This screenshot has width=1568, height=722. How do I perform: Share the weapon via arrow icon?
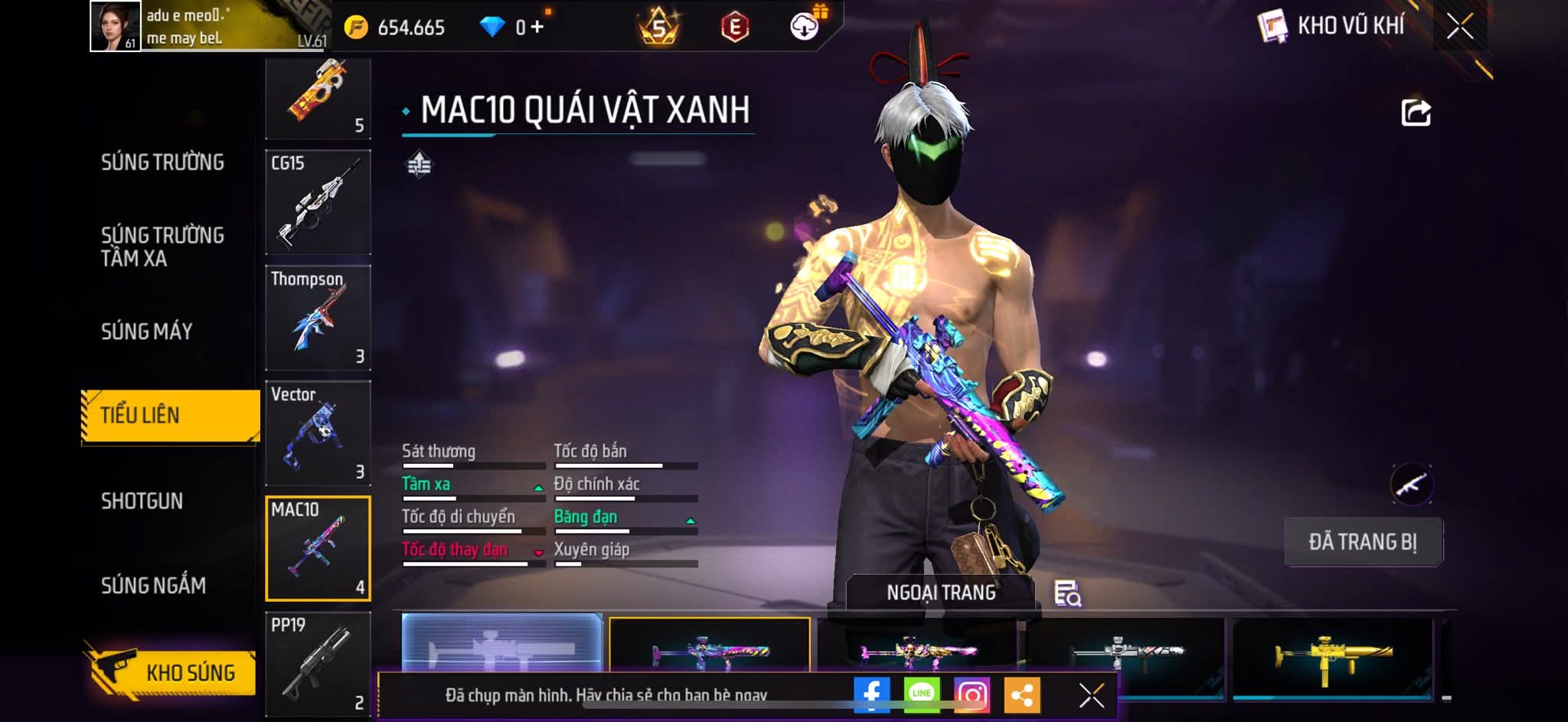1416,113
